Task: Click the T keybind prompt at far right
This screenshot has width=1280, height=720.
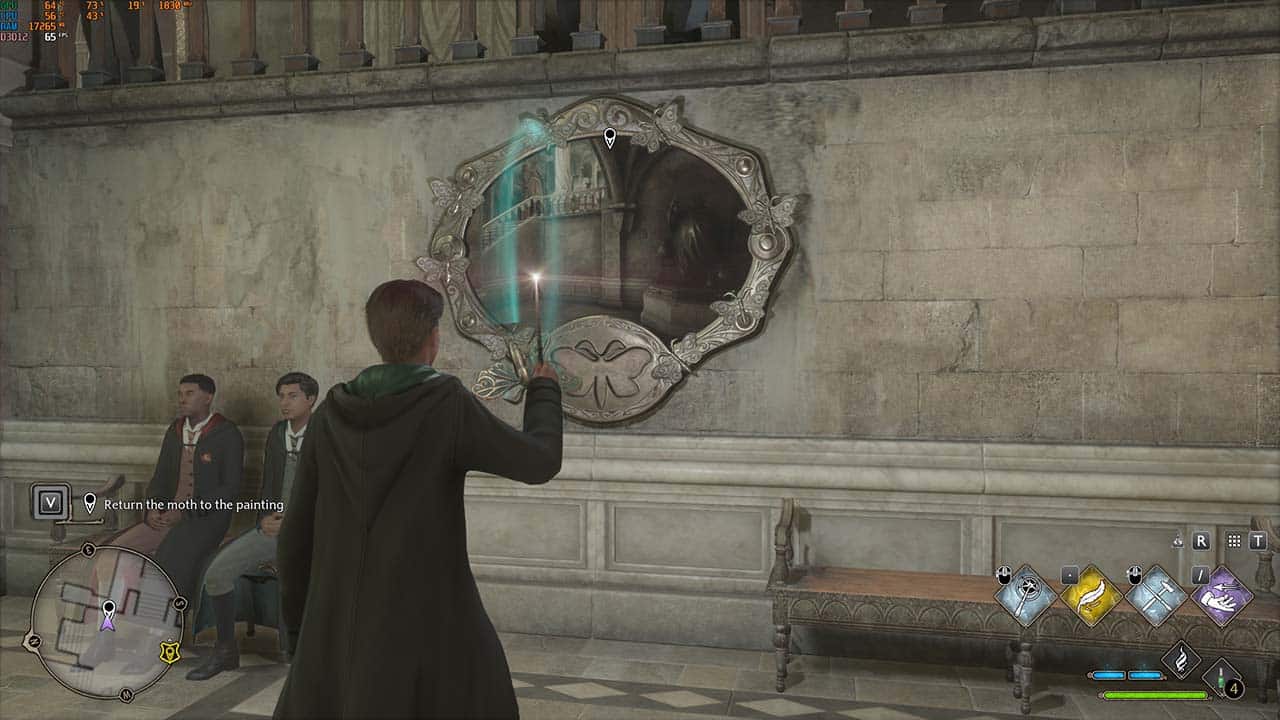Action: tap(1257, 542)
